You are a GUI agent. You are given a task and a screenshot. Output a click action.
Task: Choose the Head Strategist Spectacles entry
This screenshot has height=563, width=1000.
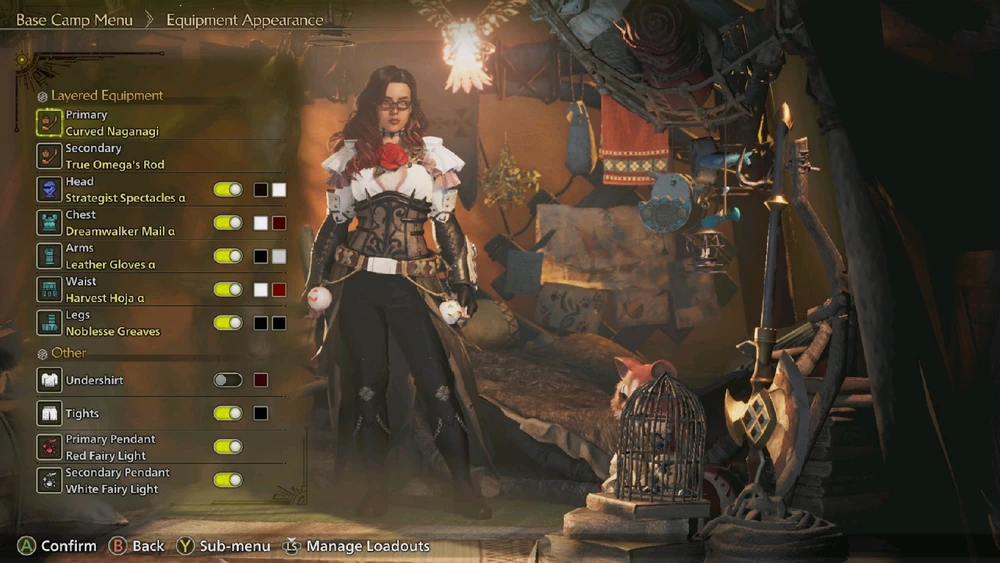[x=124, y=190]
